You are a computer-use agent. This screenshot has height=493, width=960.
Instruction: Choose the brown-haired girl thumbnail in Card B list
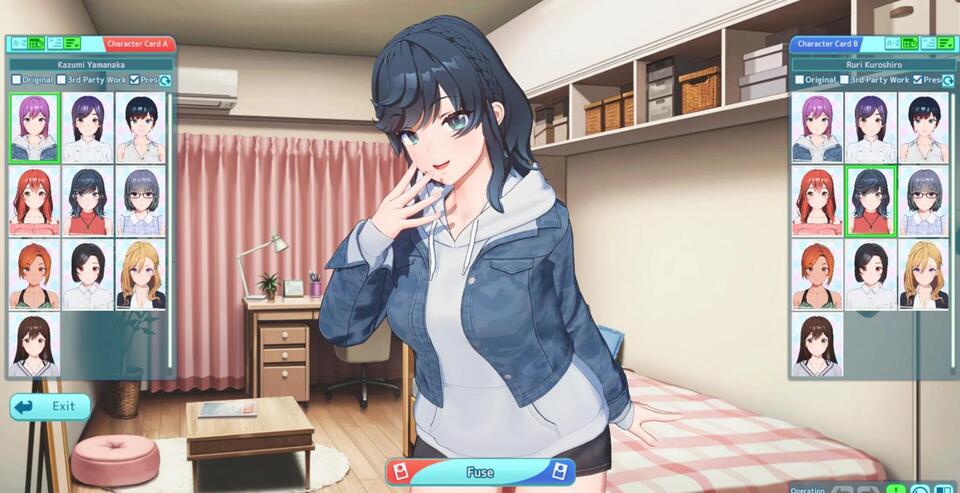point(817,345)
